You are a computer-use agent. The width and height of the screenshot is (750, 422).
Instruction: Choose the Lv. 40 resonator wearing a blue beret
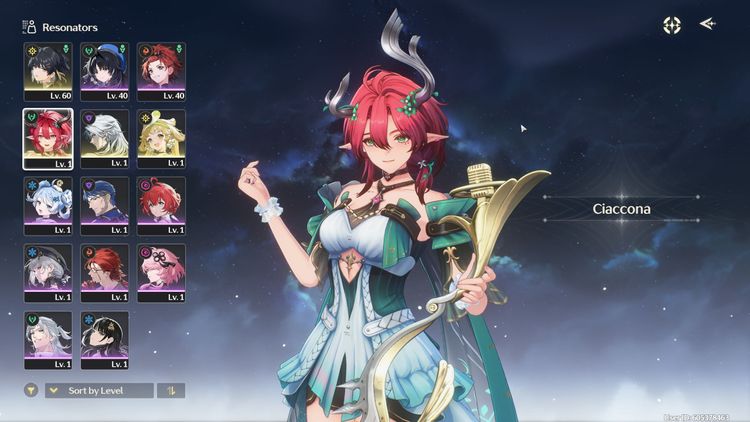point(104,69)
